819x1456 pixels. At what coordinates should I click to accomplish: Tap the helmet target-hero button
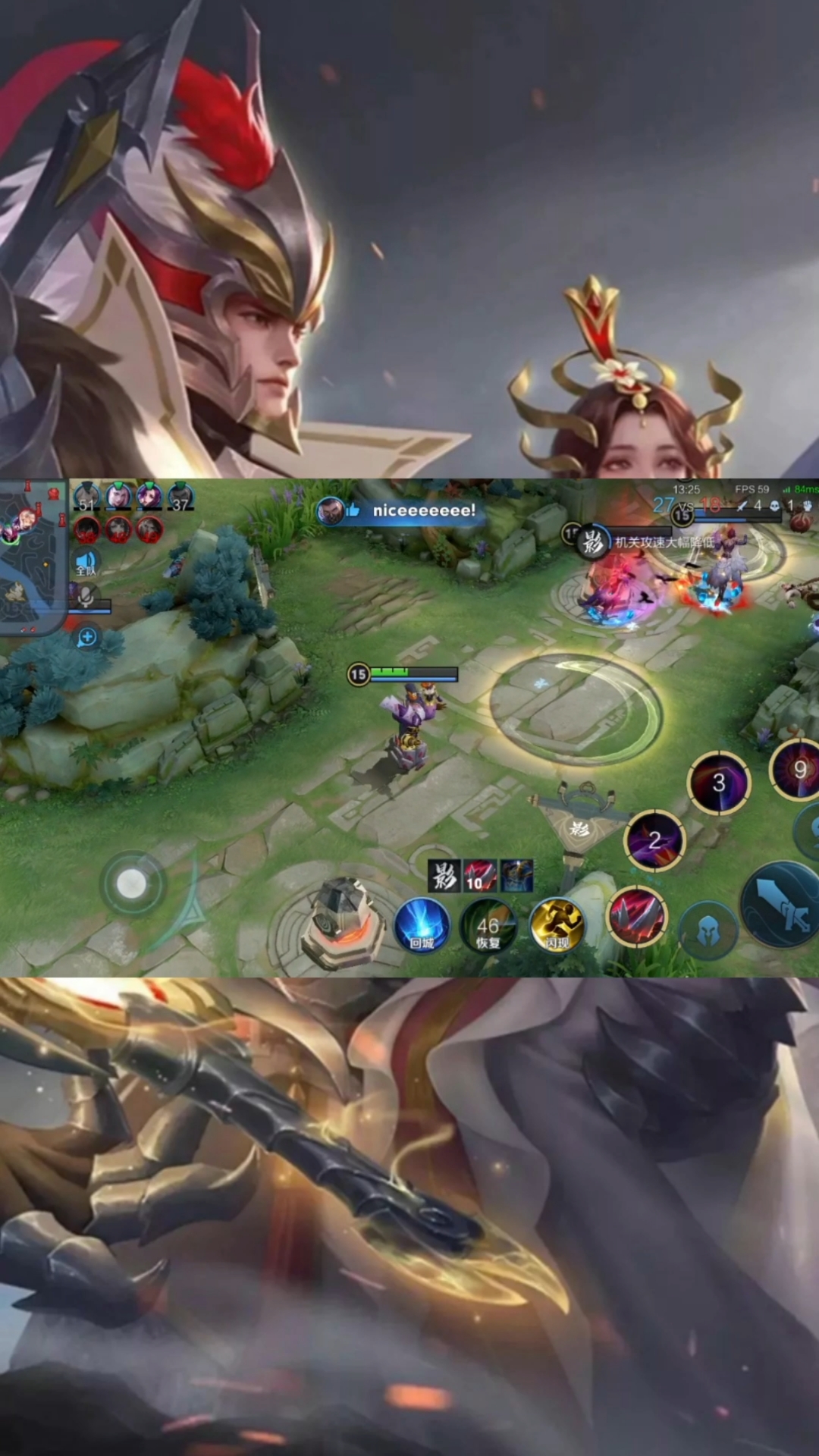point(708,930)
